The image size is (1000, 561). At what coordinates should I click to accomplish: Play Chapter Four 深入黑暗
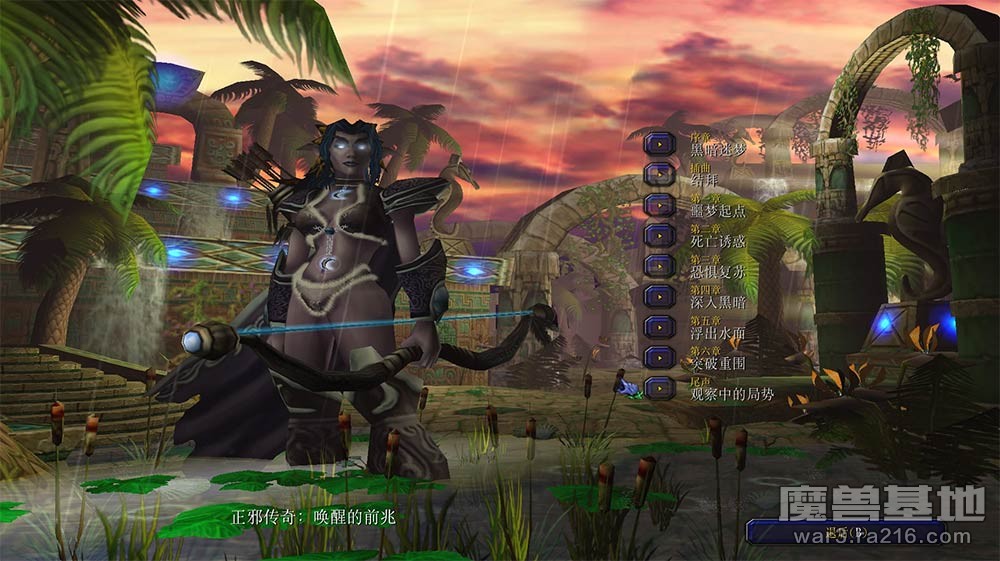pos(660,296)
